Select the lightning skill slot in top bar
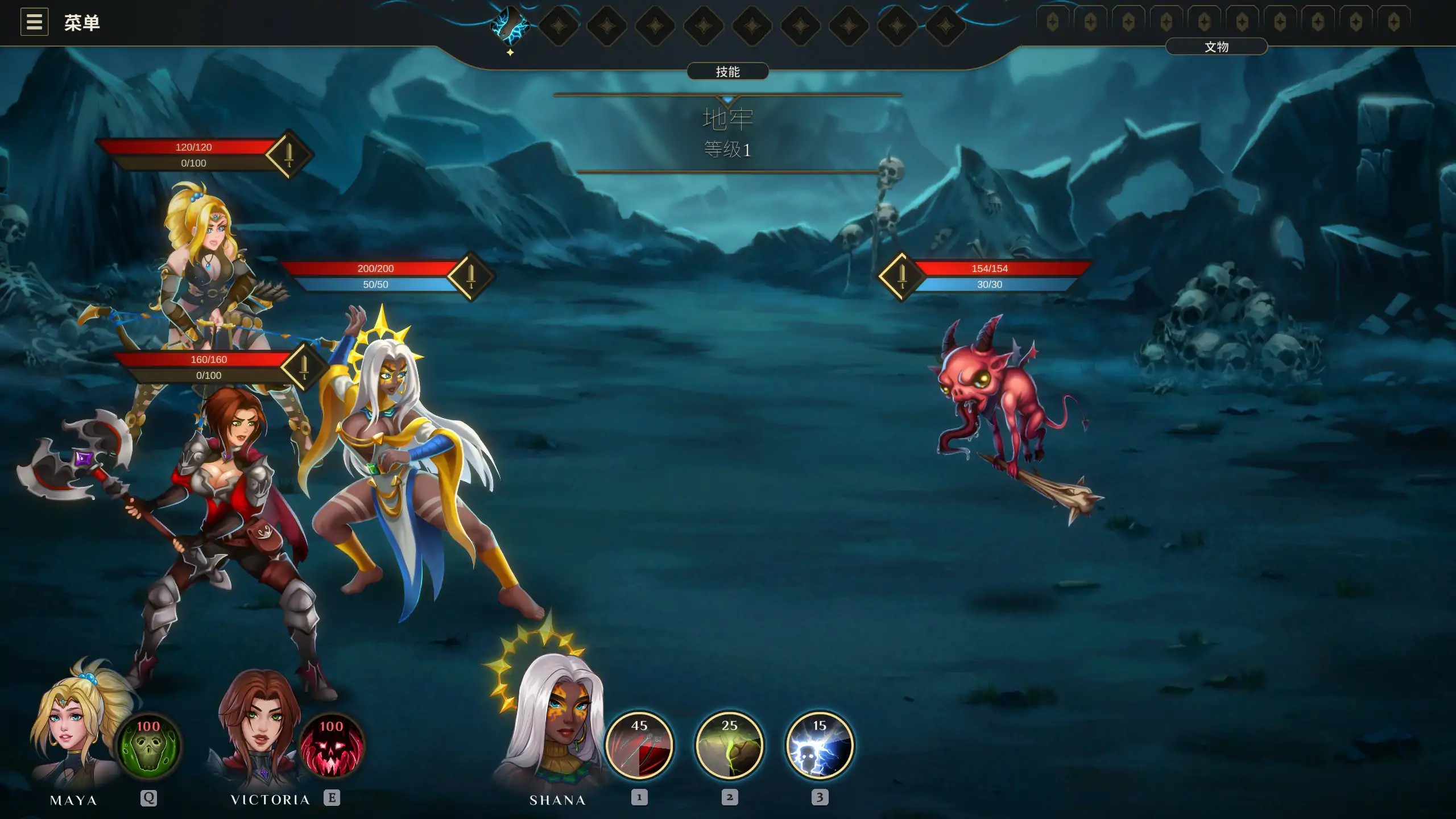Image resolution: width=1456 pixels, height=819 pixels. 510,26
